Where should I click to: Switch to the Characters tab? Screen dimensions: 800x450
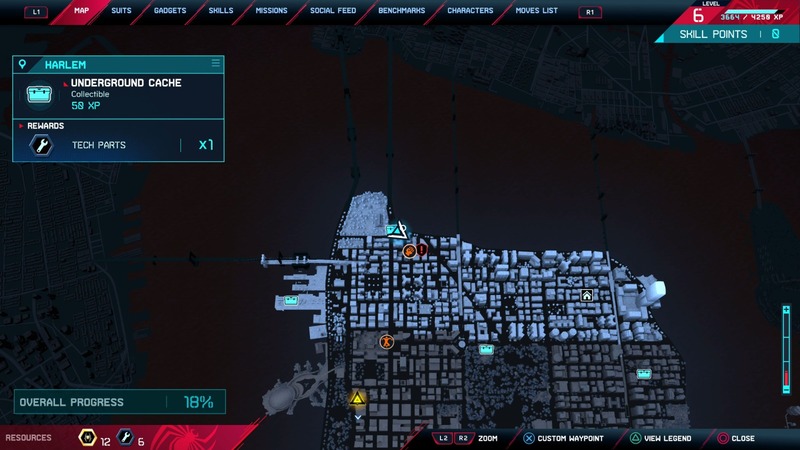(470, 11)
